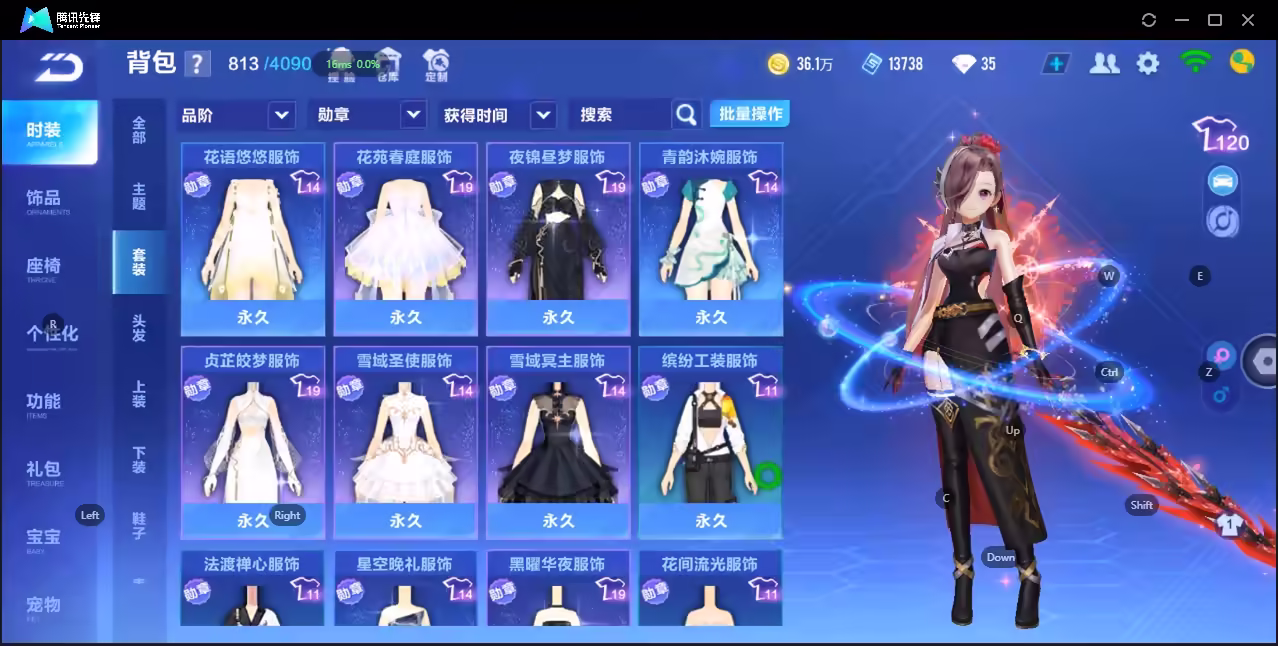
Task: Switch to the 头发 hair sub-tab
Action: pyautogui.click(x=139, y=328)
